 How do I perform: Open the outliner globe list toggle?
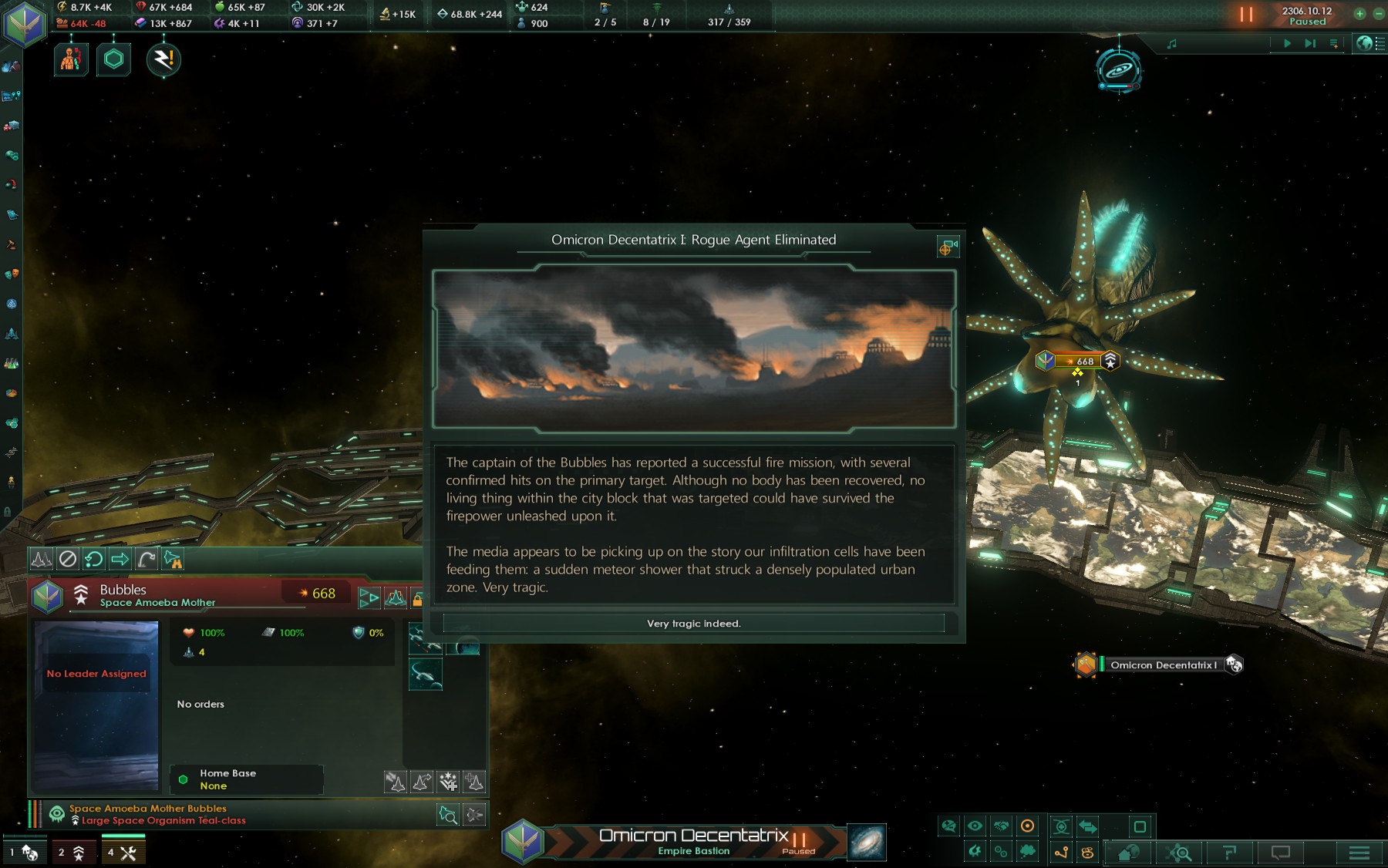point(1370,44)
